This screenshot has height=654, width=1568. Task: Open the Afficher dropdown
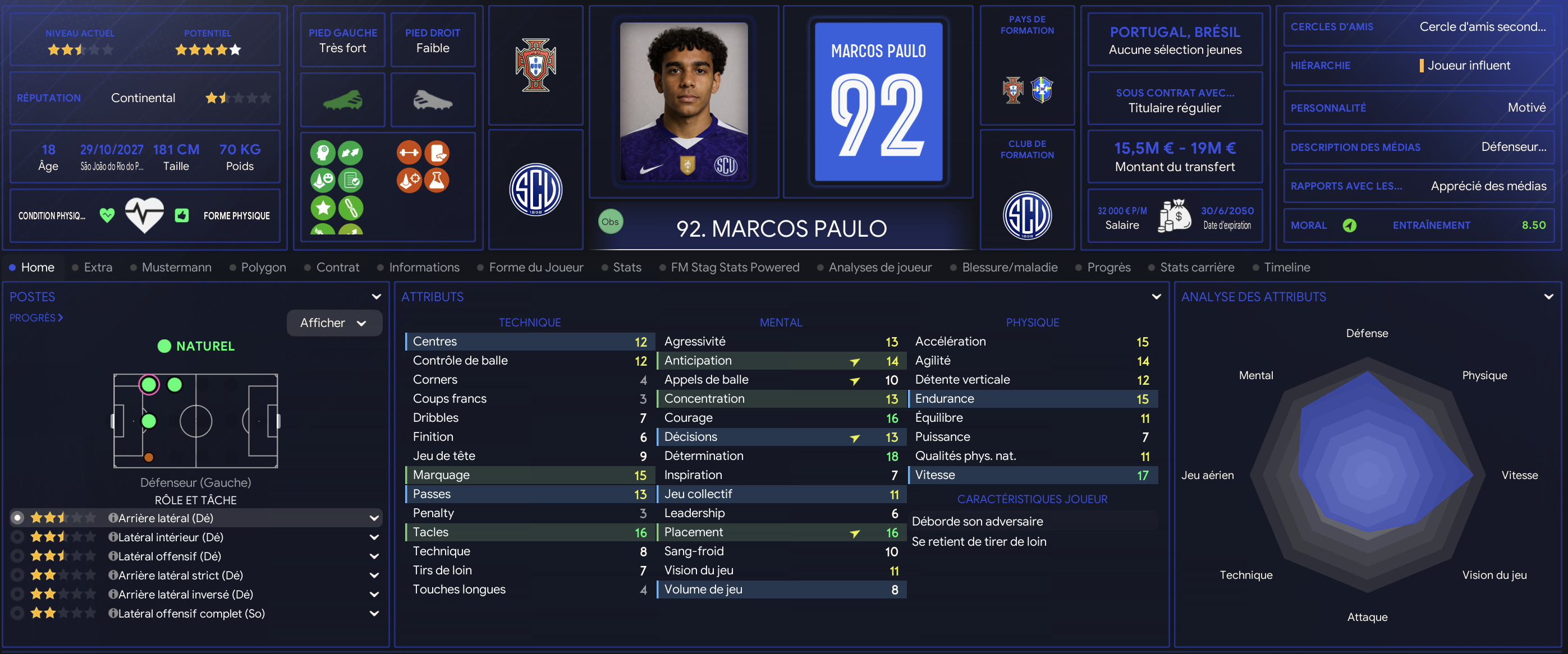coord(333,323)
